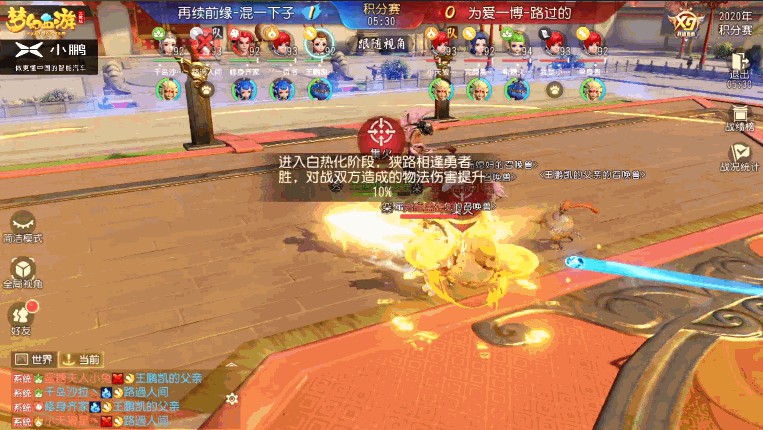Viewport: 763px width, 430px height.
Task: Select the 当前 current chat tab
Action: tap(82, 359)
